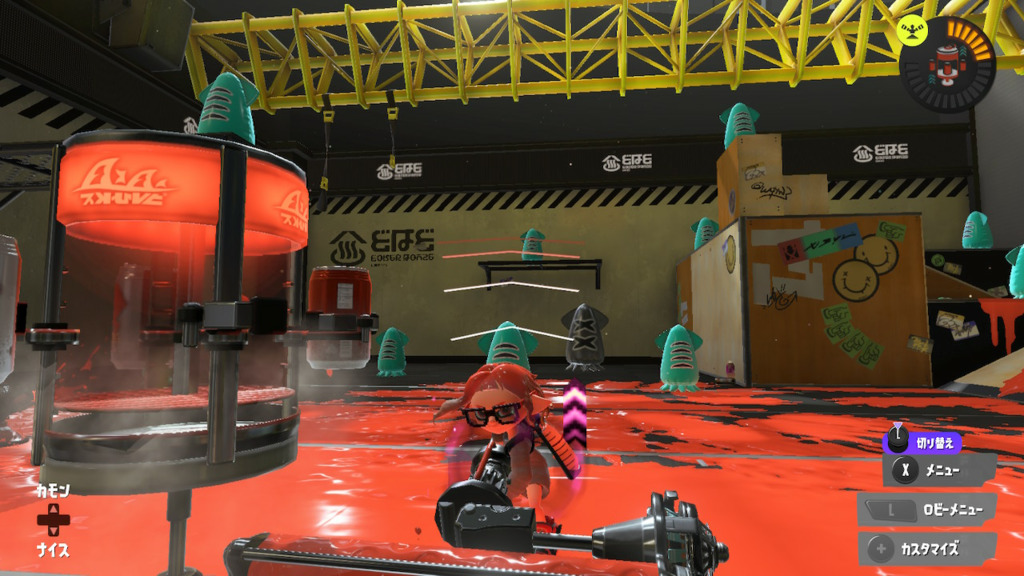Open the メニュー button
This screenshot has width=1024, height=576.
[939, 470]
